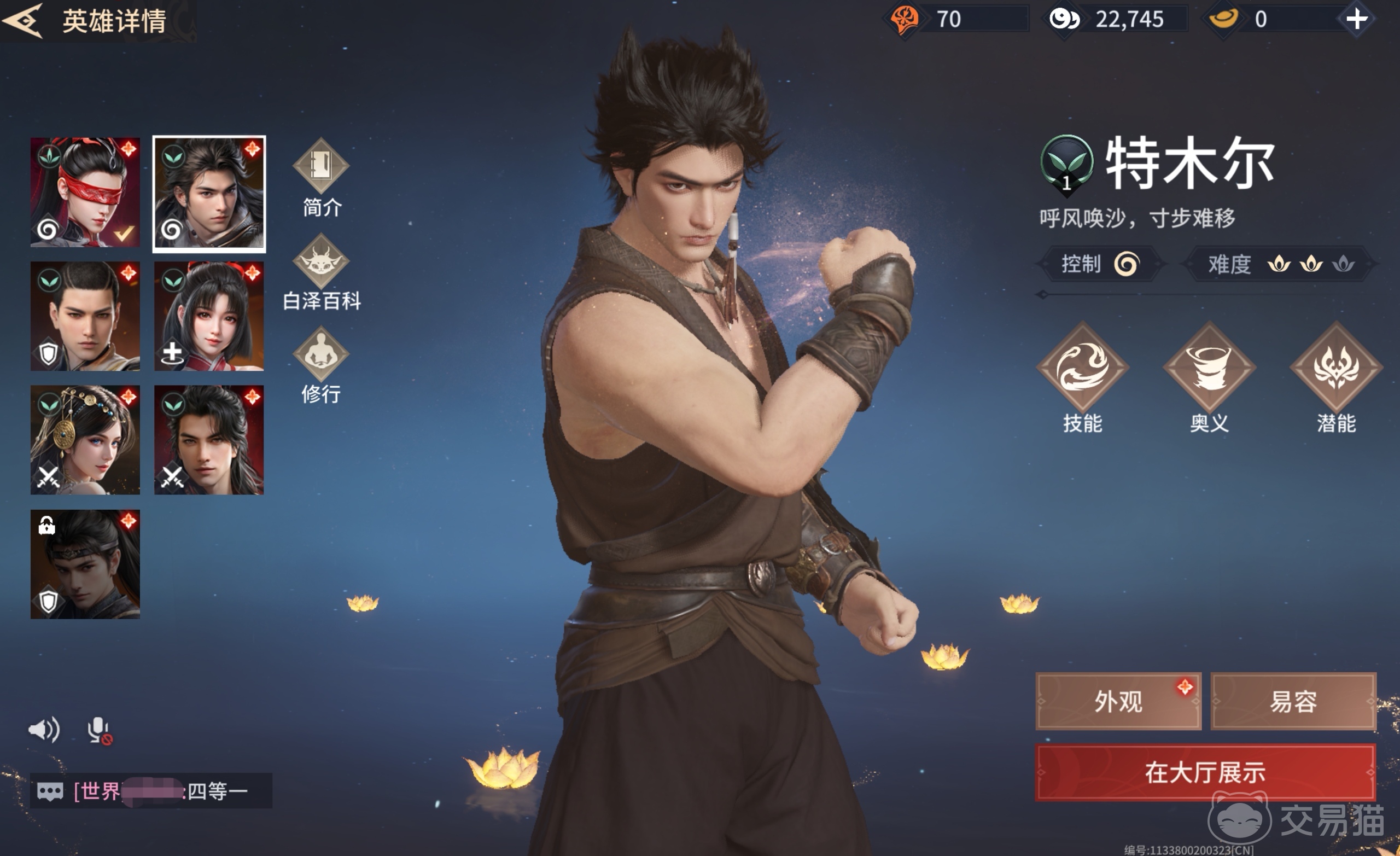This screenshot has width=1400, height=856.
Task: Open the 白泽百科 encyclopedia
Action: pos(321,272)
